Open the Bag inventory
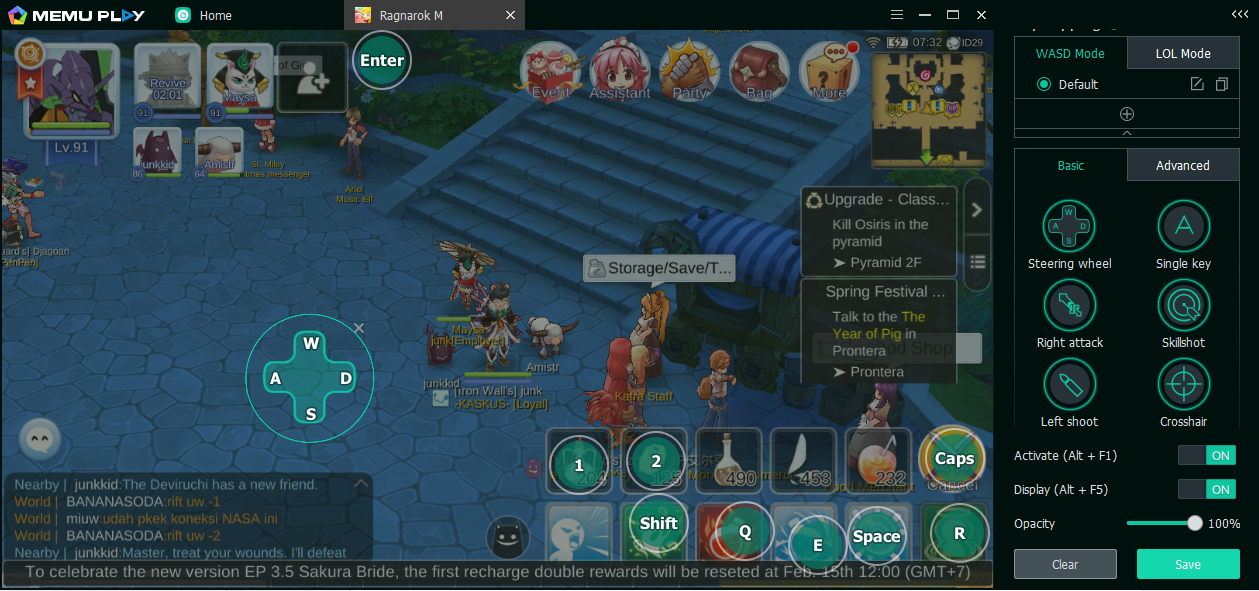This screenshot has width=1259, height=591. tap(759, 70)
